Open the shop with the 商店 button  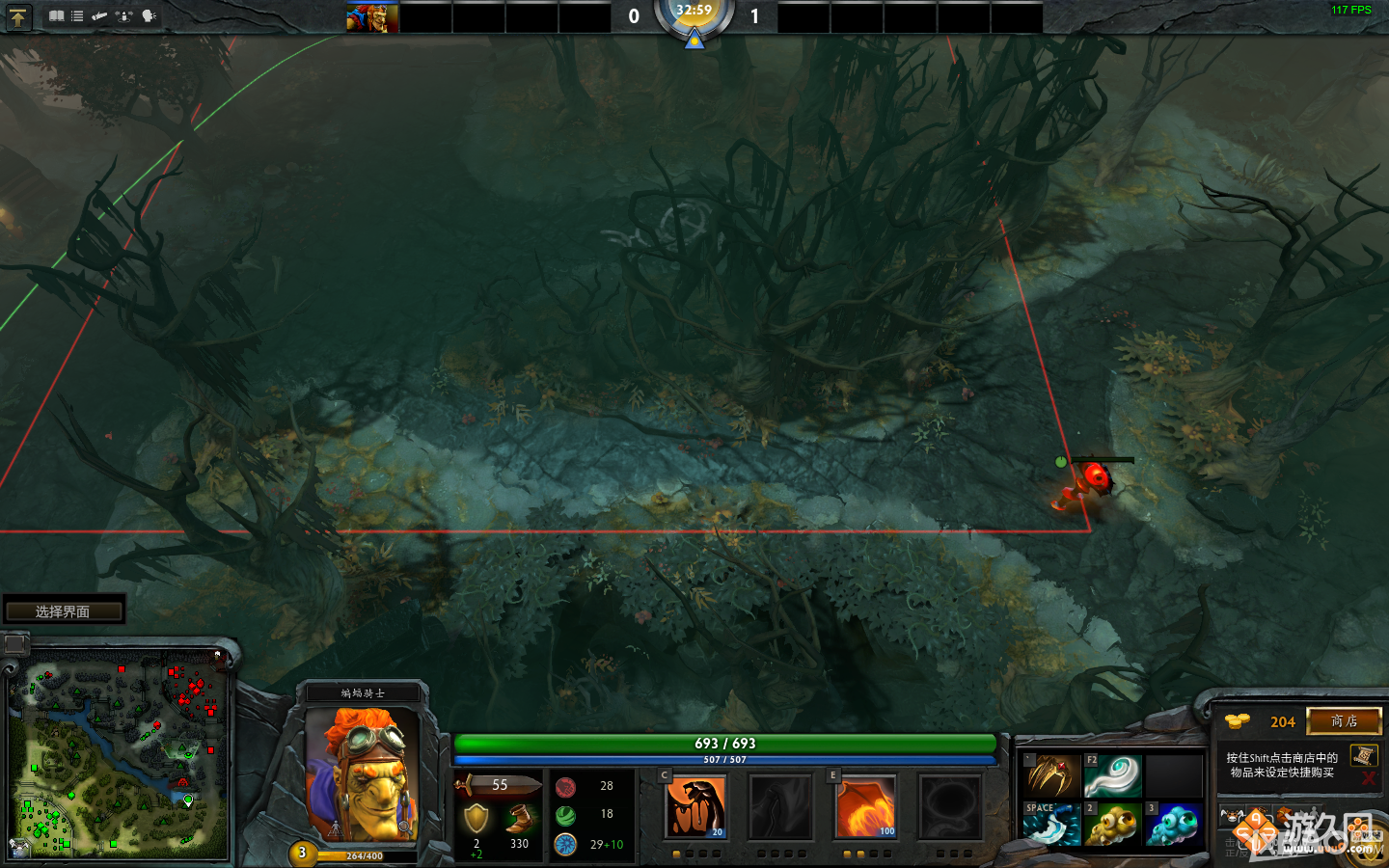click(1344, 722)
